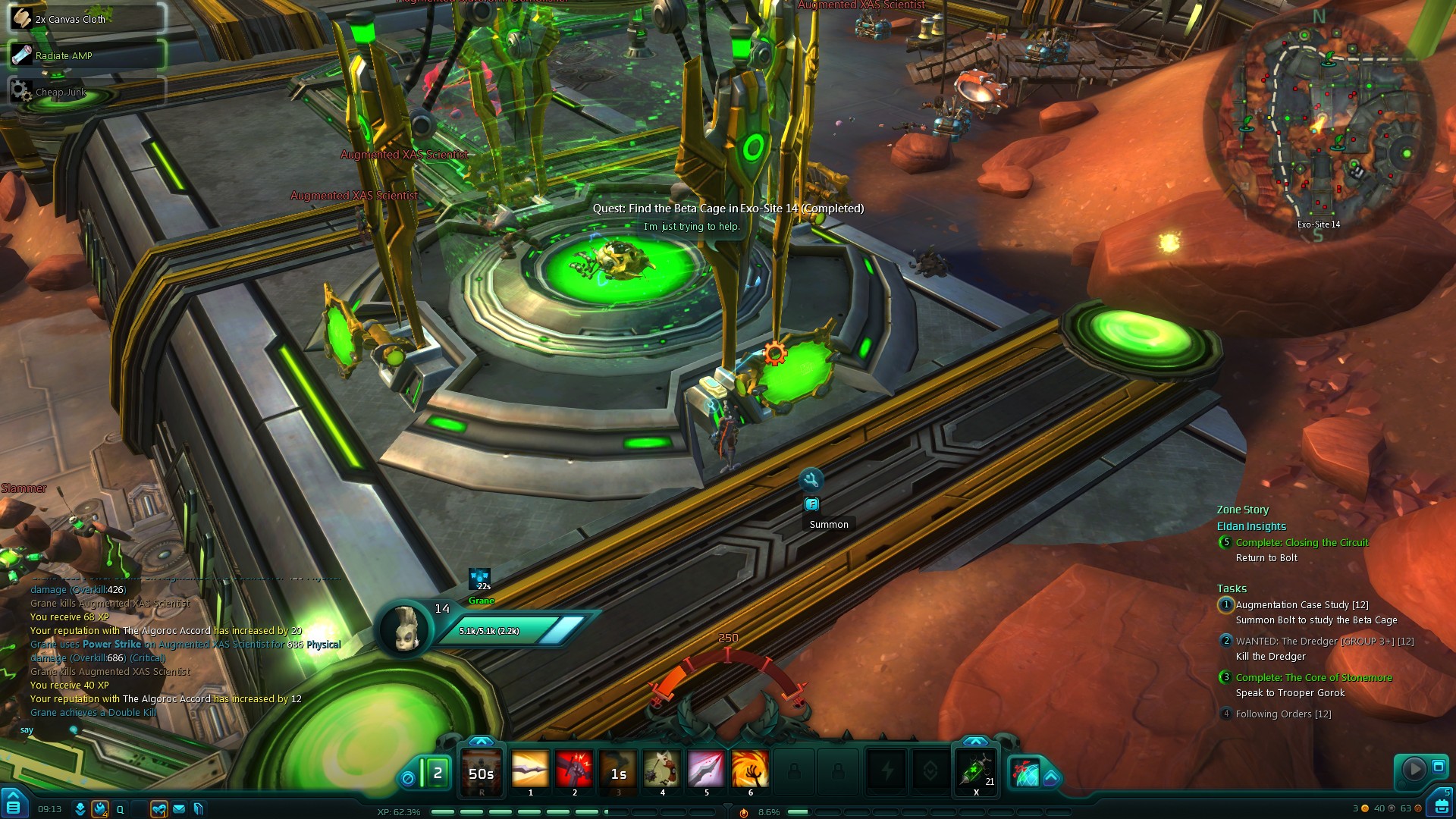Open the inventory bag icon
This screenshot has height=819, width=1456.
click(1441, 805)
